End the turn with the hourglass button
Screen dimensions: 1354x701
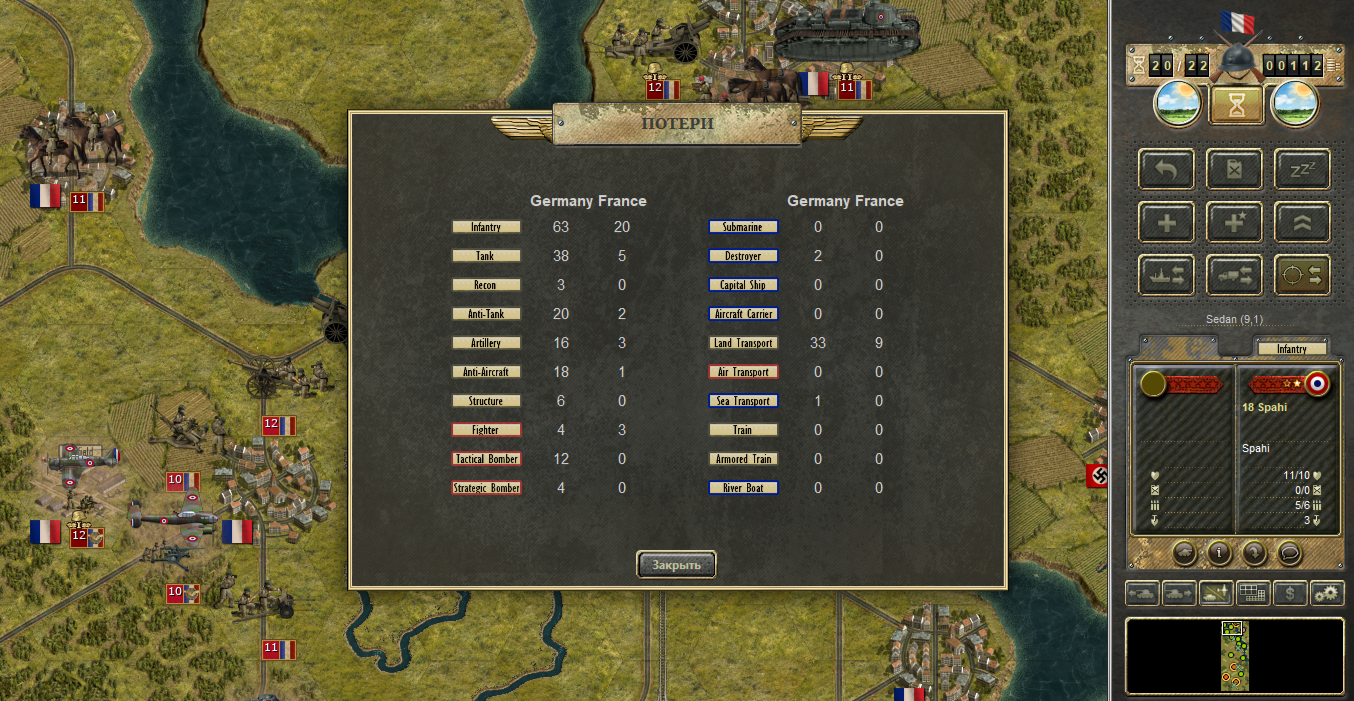[x=1236, y=104]
